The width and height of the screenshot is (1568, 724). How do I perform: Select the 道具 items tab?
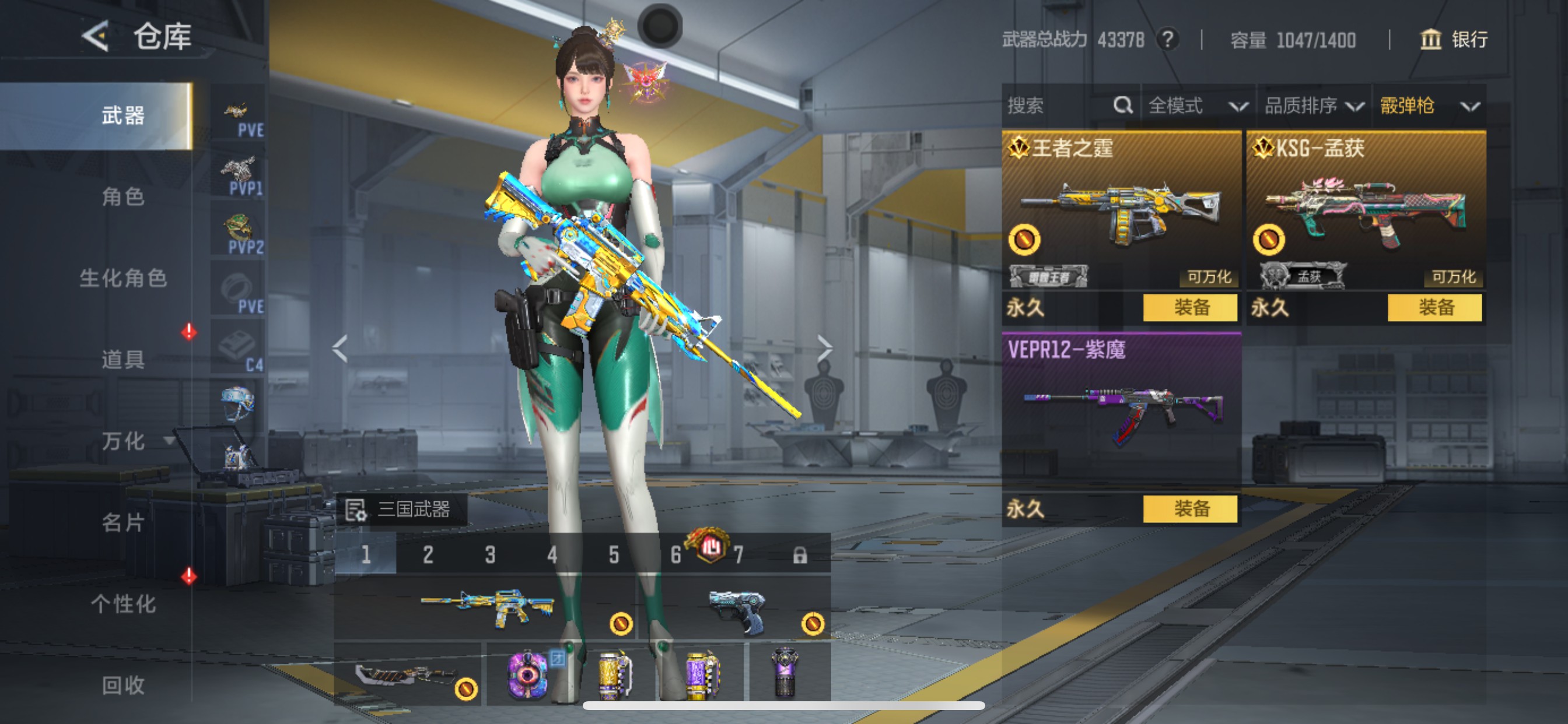click(123, 360)
